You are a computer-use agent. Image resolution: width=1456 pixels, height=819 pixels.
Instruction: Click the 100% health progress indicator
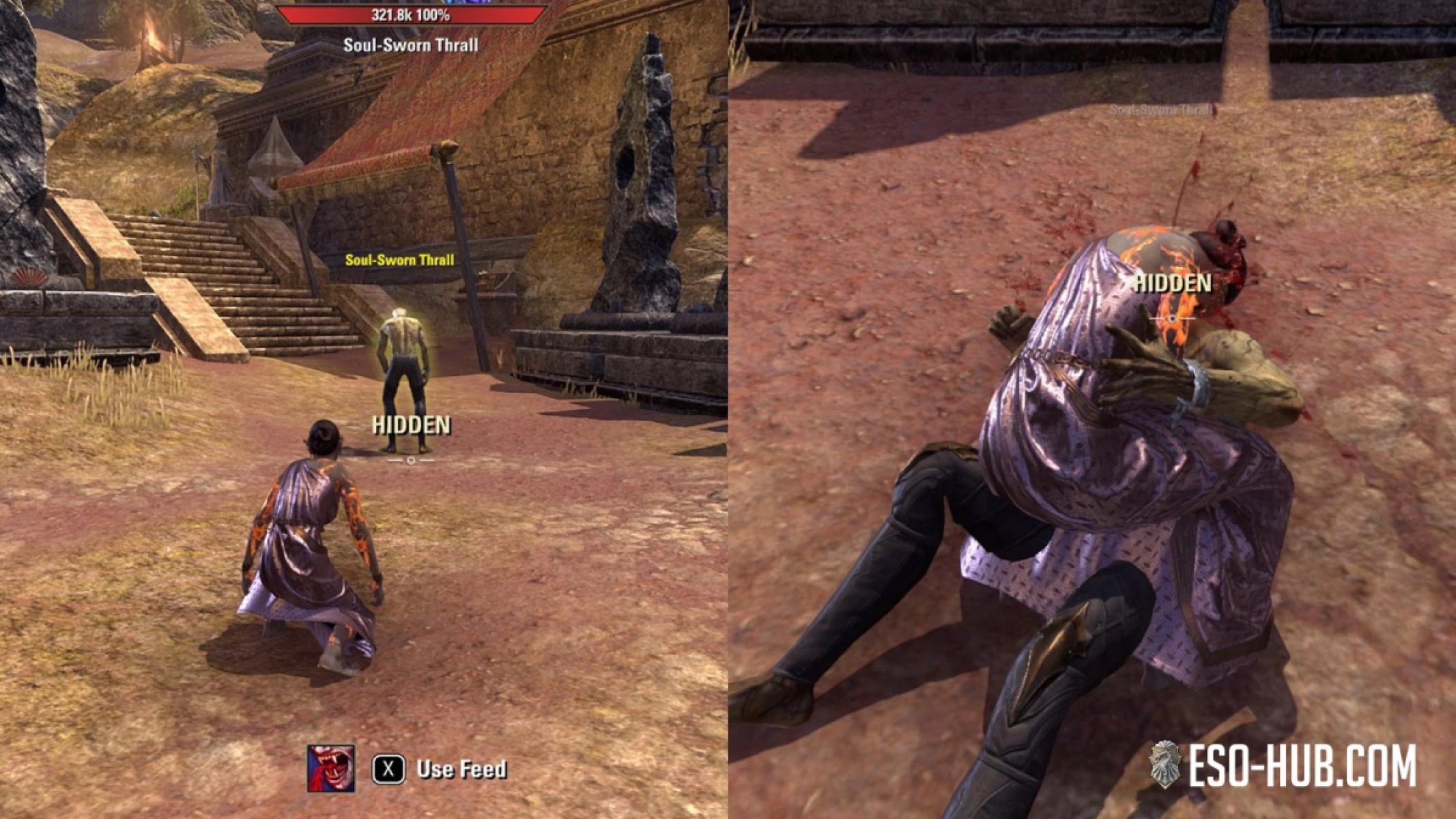point(436,14)
